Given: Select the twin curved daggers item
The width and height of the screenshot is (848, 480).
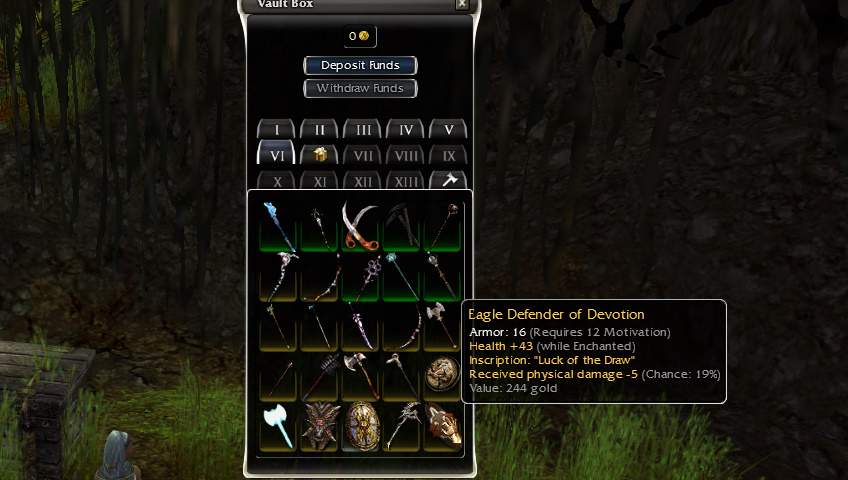Looking at the screenshot, I should [360, 224].
